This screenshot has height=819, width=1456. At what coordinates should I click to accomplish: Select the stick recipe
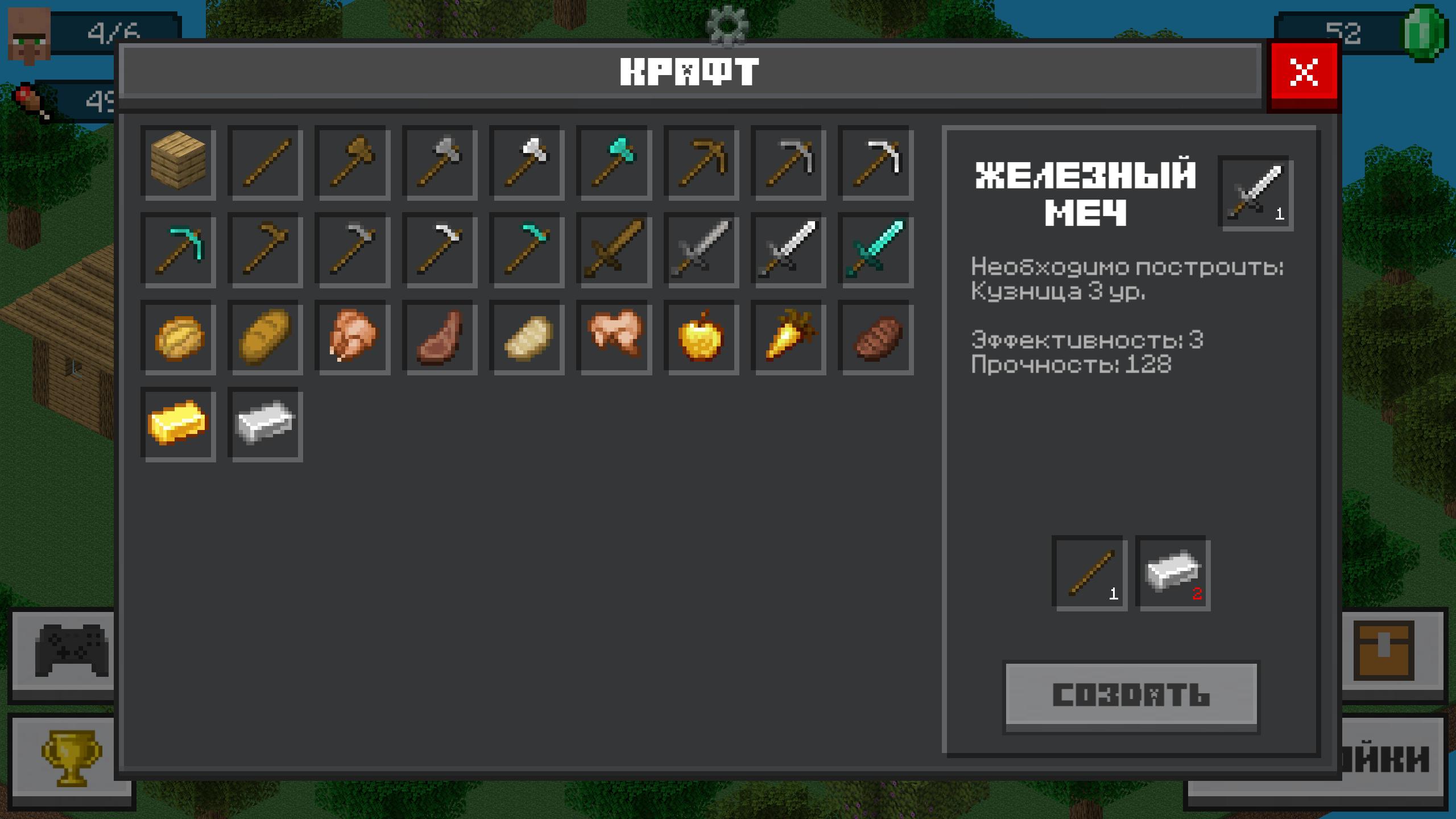point(264,164)
